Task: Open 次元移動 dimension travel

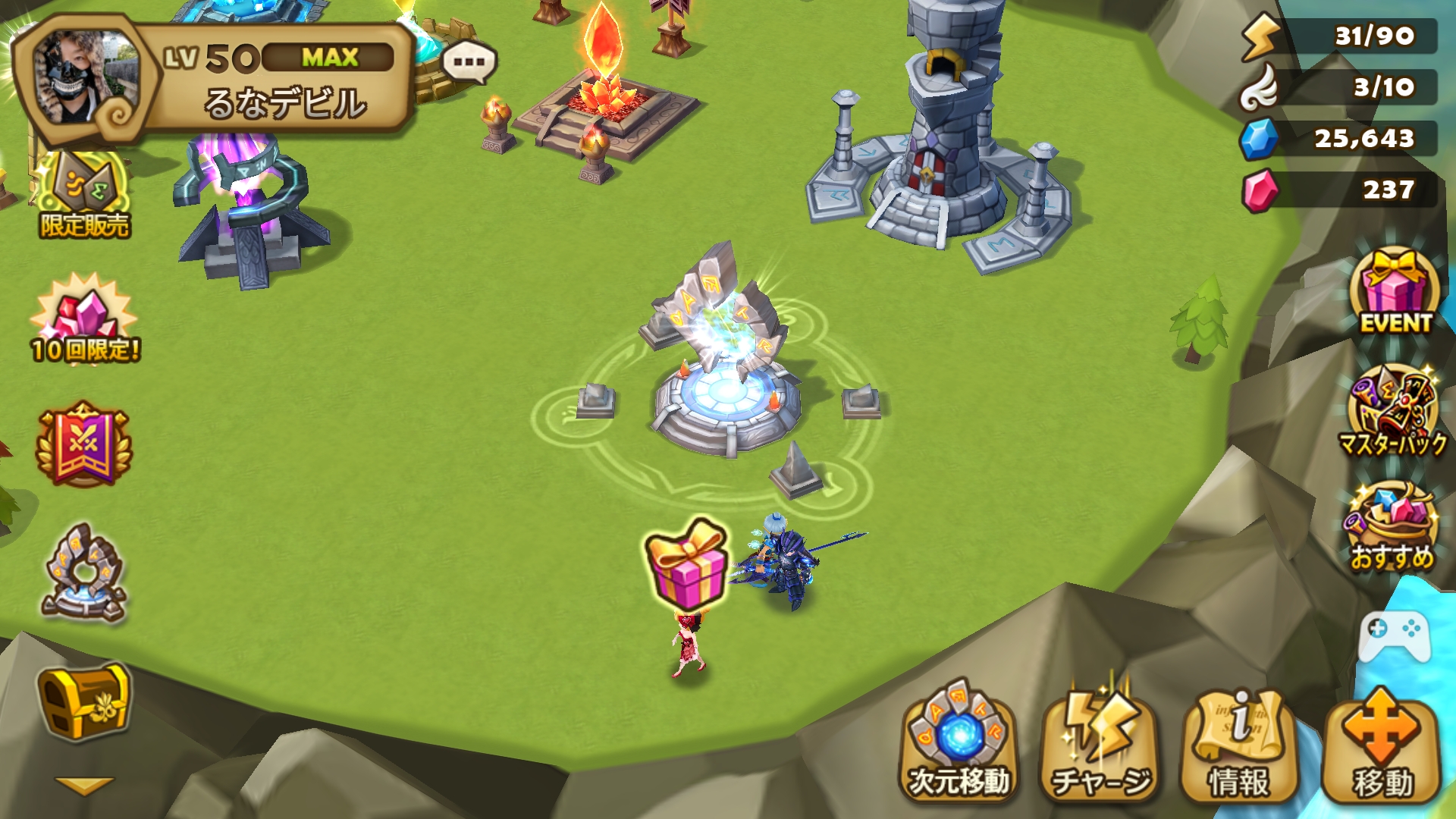Action: click(959, 744)
